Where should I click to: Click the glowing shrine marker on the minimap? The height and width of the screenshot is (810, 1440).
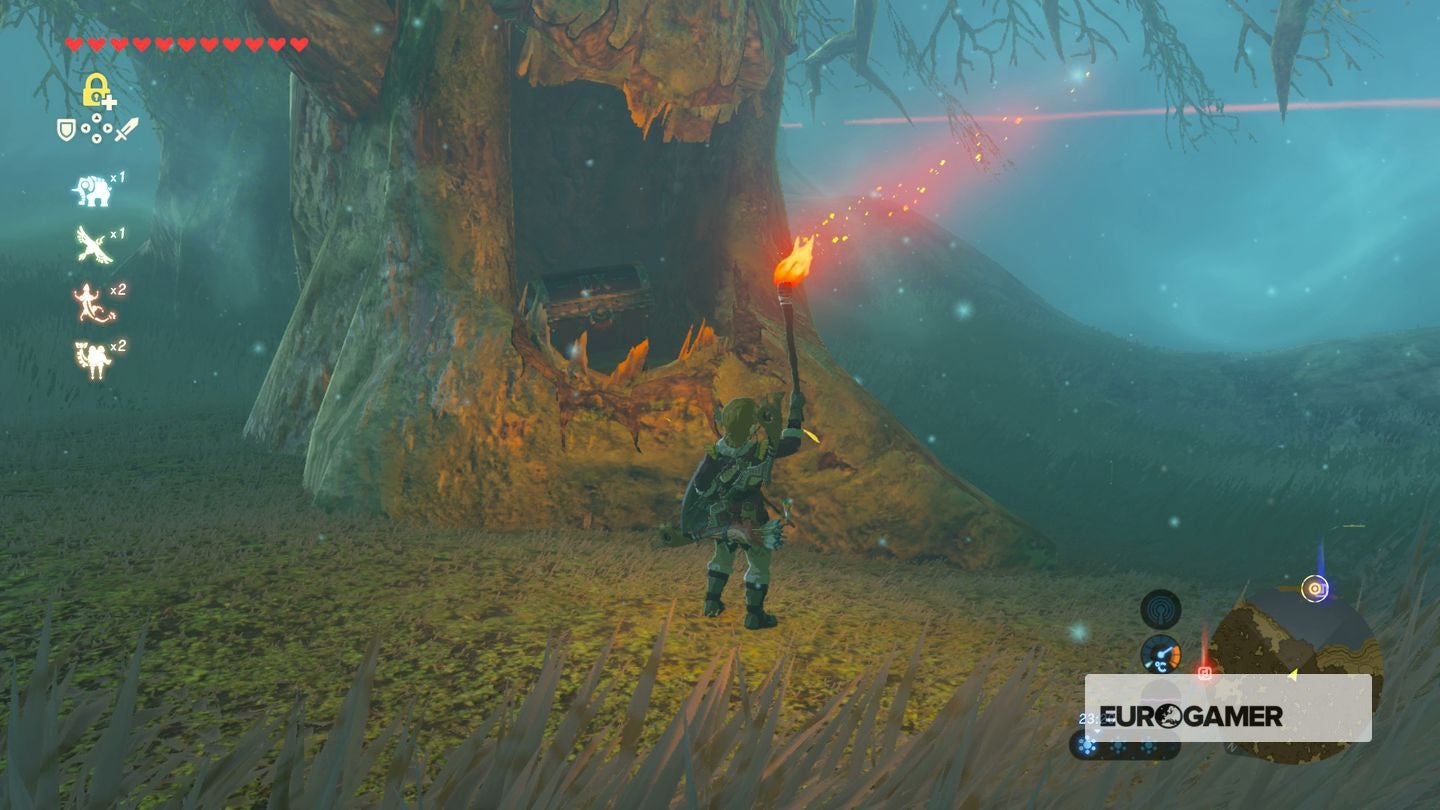(x=1316, y=590)
